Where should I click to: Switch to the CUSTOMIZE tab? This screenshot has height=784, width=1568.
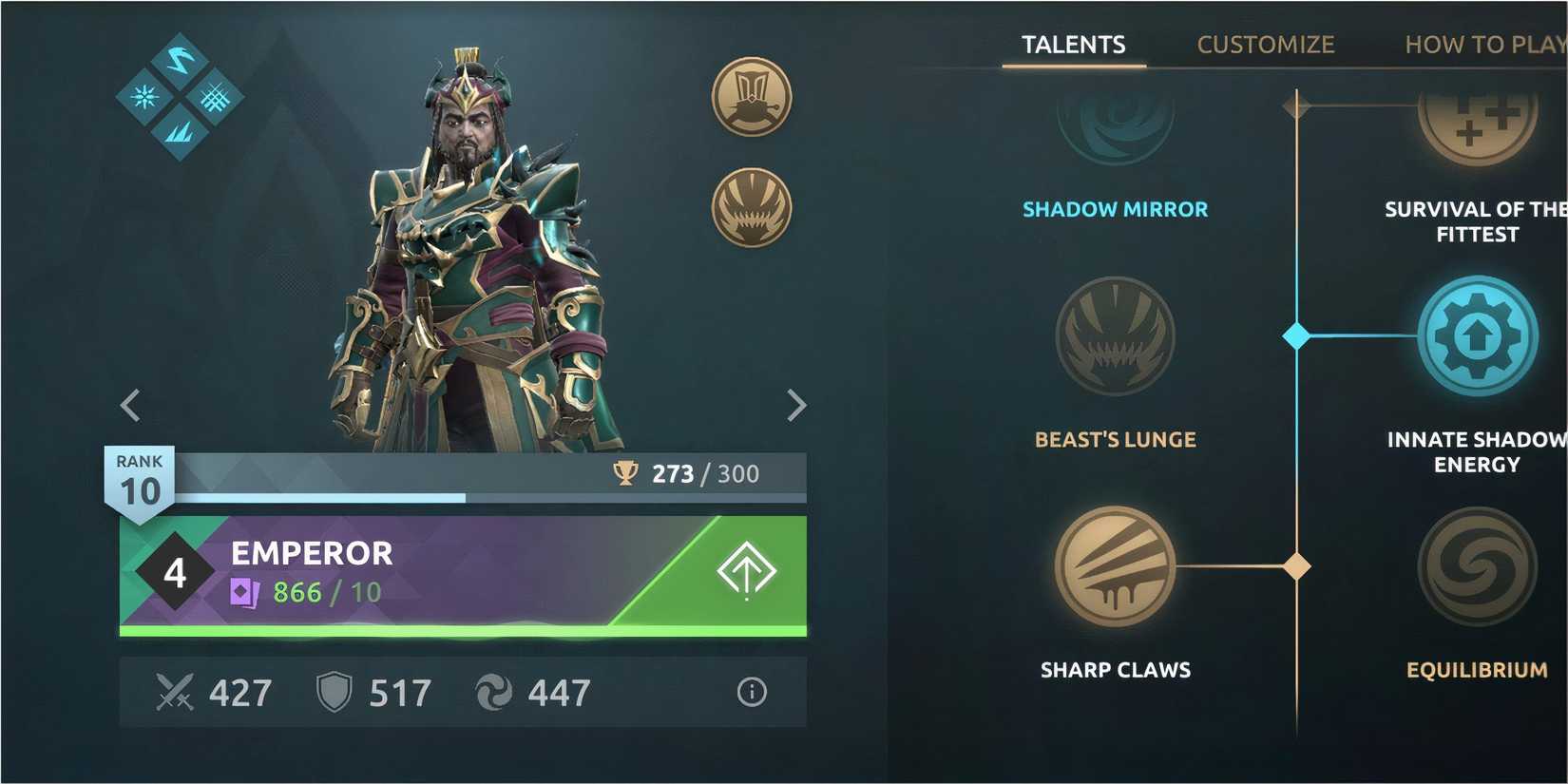point(1266,44)
